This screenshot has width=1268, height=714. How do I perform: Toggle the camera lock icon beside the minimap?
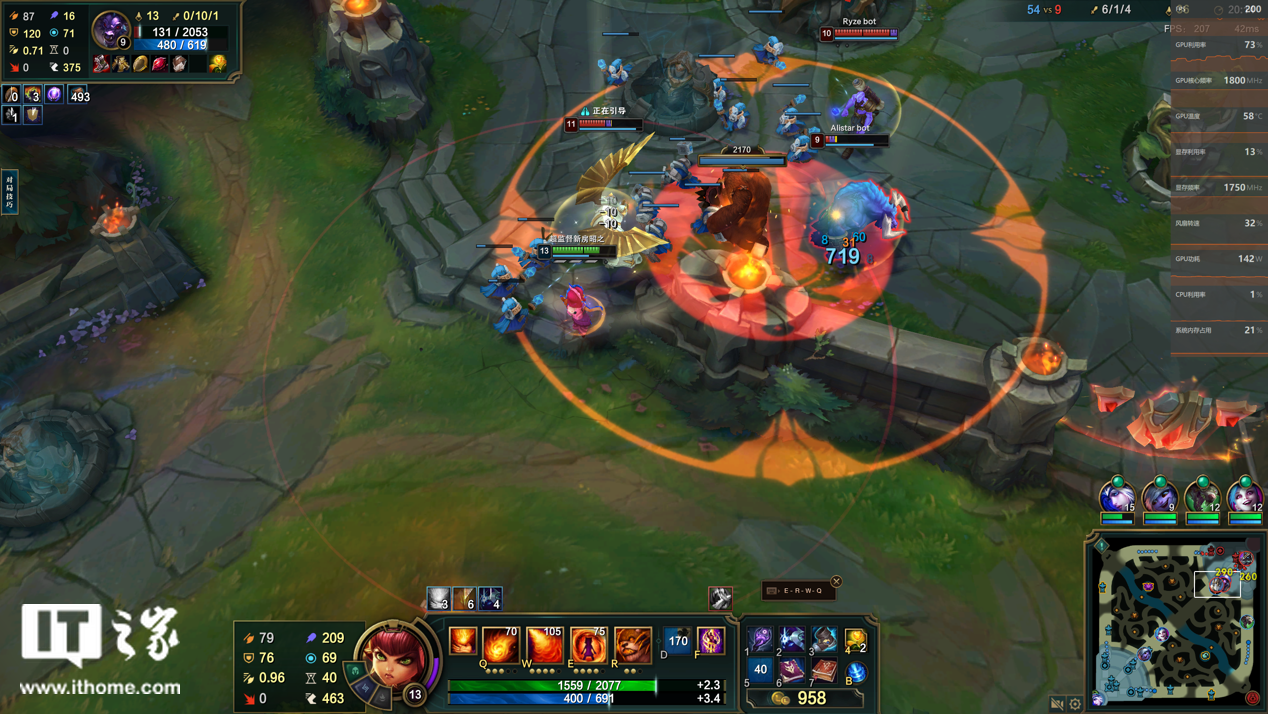click(x=1057, y=704)
